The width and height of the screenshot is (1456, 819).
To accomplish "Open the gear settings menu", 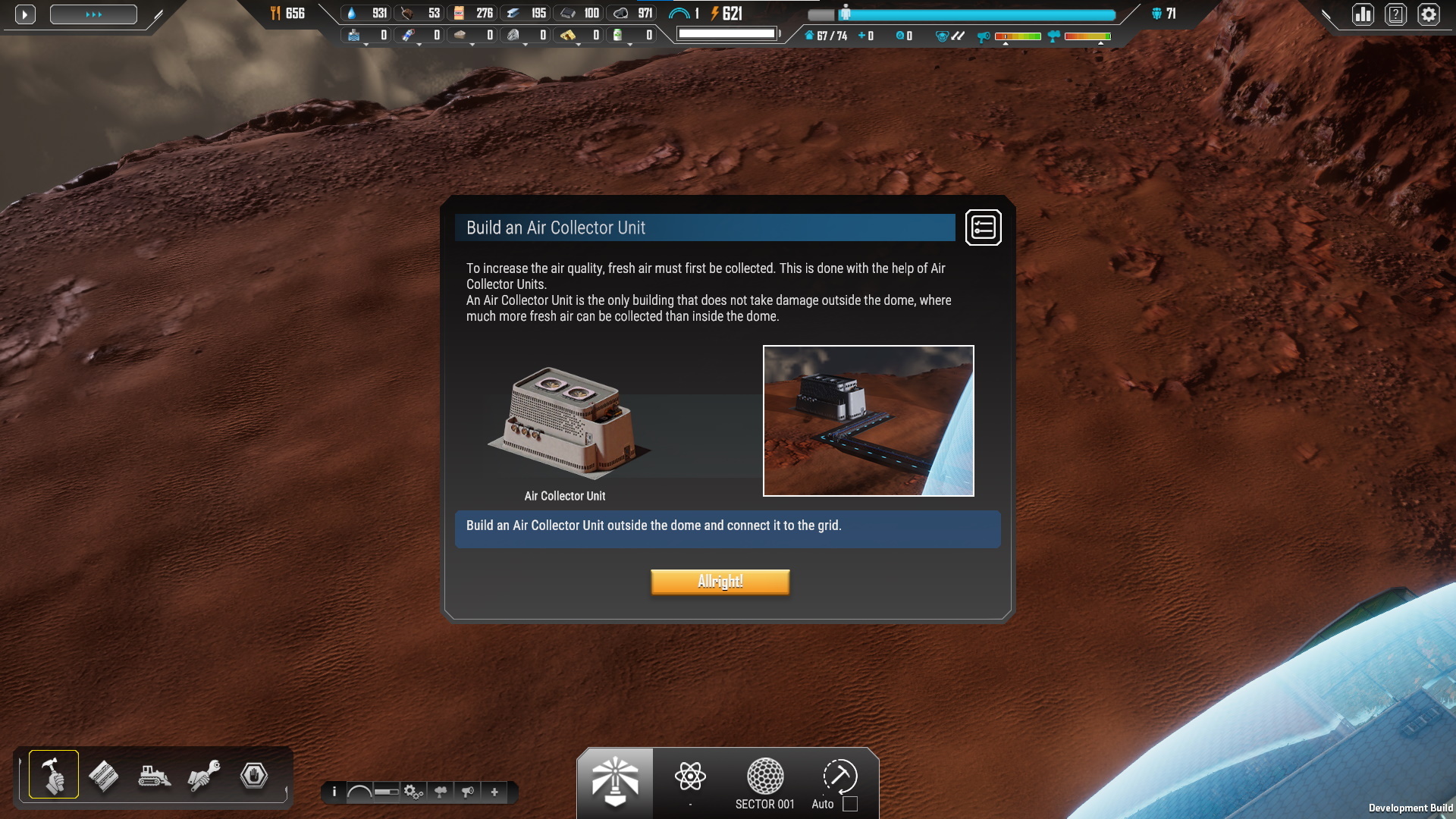I will [1429, 14].
